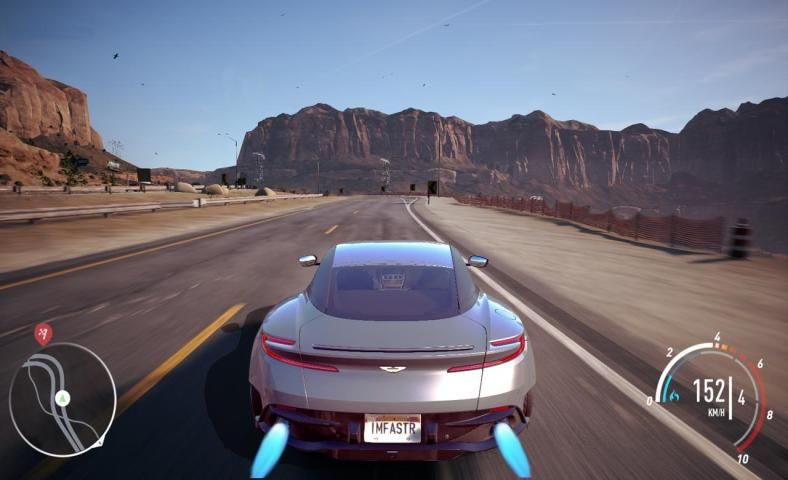The image size is (788, 480).
Task: Select the red waypoint pin above minimap
Action: 43,333
